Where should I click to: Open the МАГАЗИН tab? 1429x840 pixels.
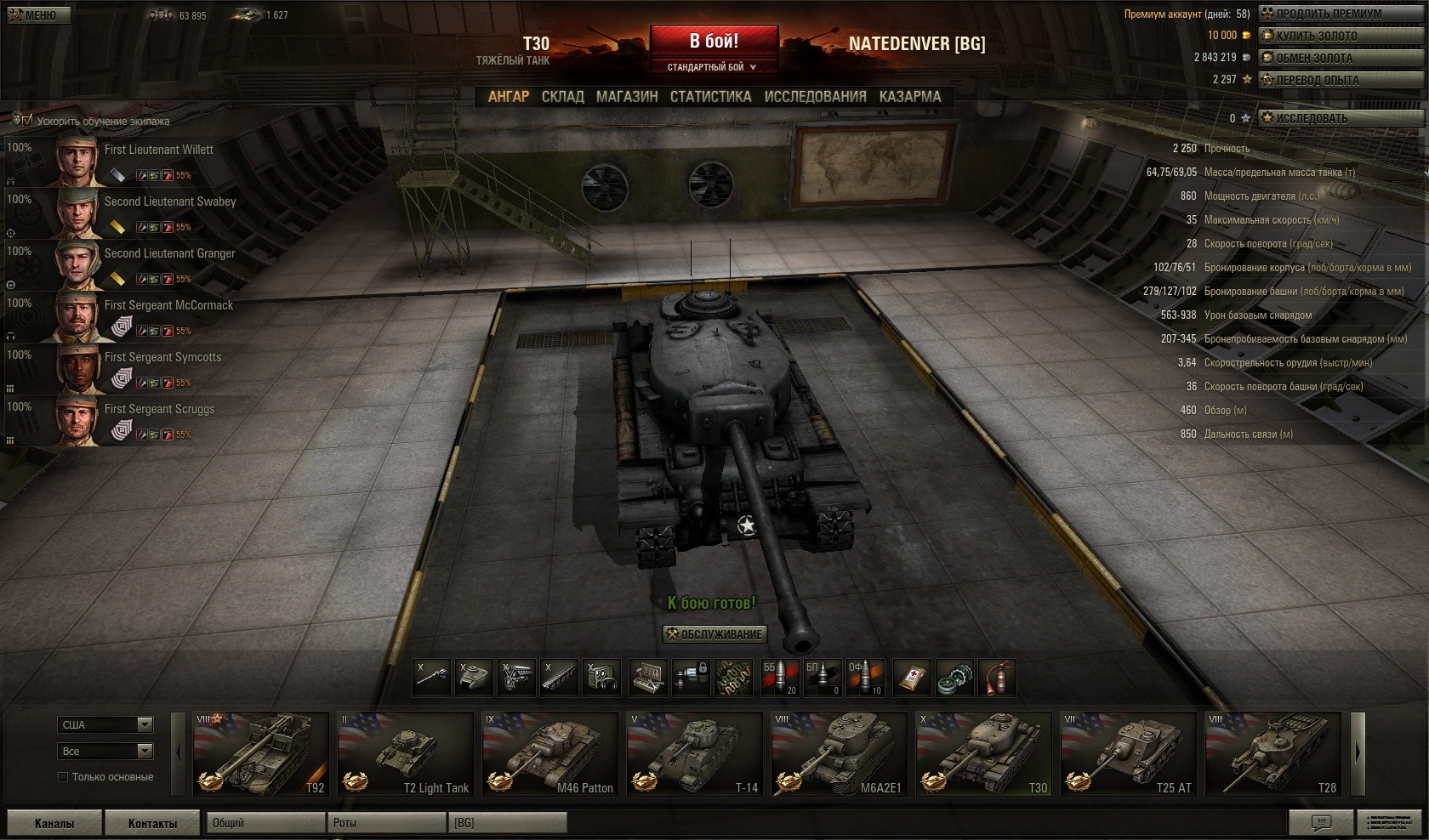627,97
